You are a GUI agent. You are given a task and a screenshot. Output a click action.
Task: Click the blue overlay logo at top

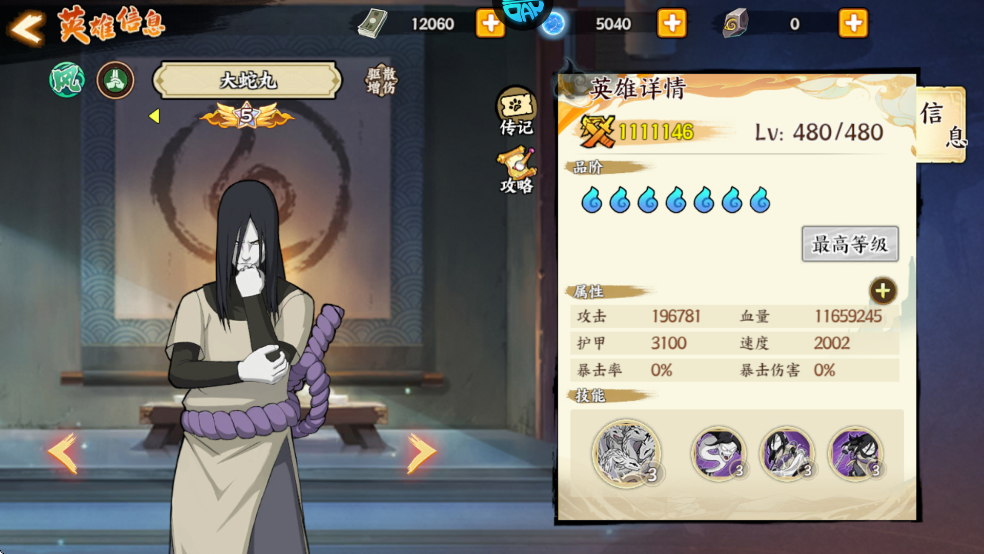(524, 12)
